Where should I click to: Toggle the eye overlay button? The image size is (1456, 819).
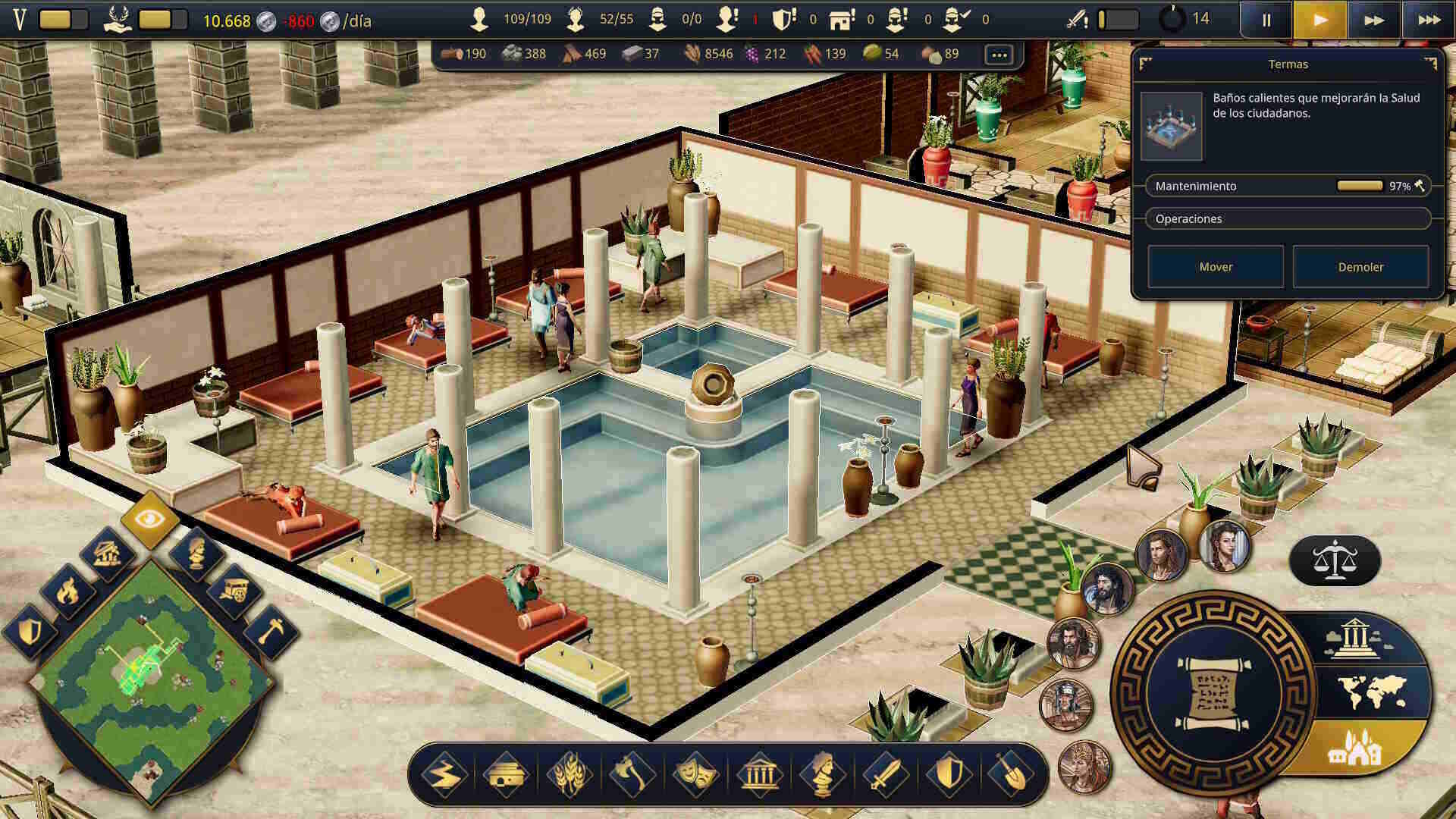pos(149,519)
